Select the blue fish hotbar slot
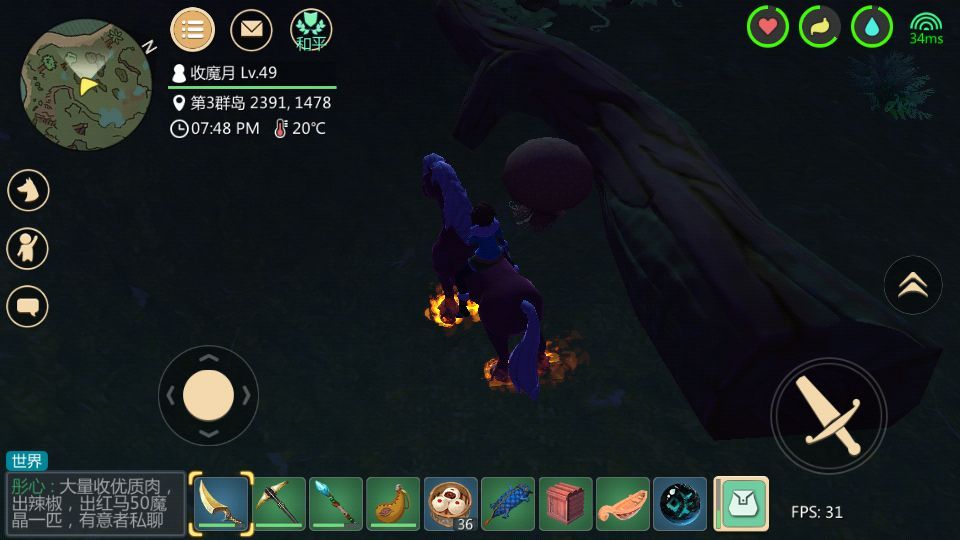Image resolution: width=960 pixels, height=540 pixels. (x=508, y=503)
